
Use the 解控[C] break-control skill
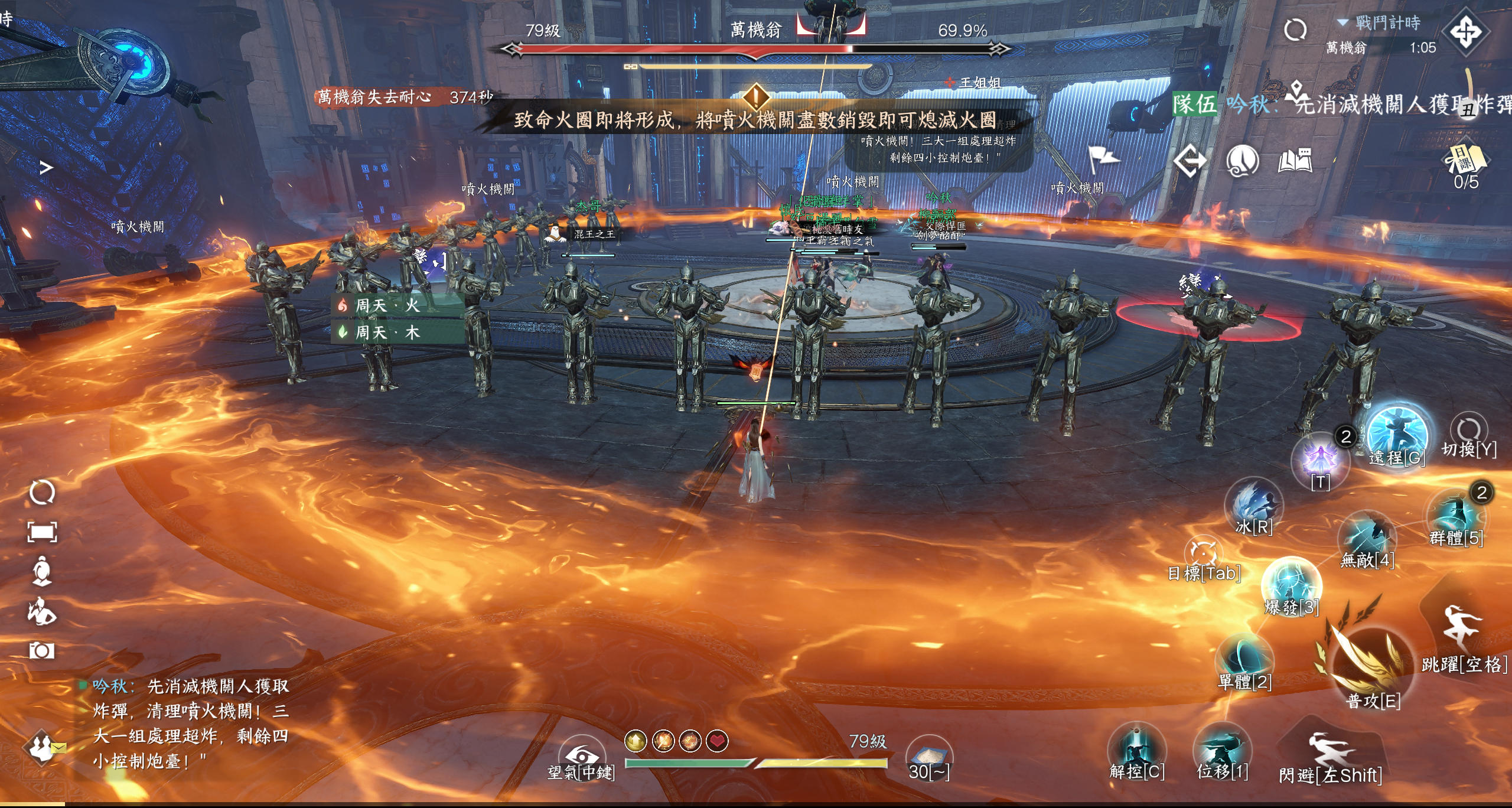point(1136,750)
